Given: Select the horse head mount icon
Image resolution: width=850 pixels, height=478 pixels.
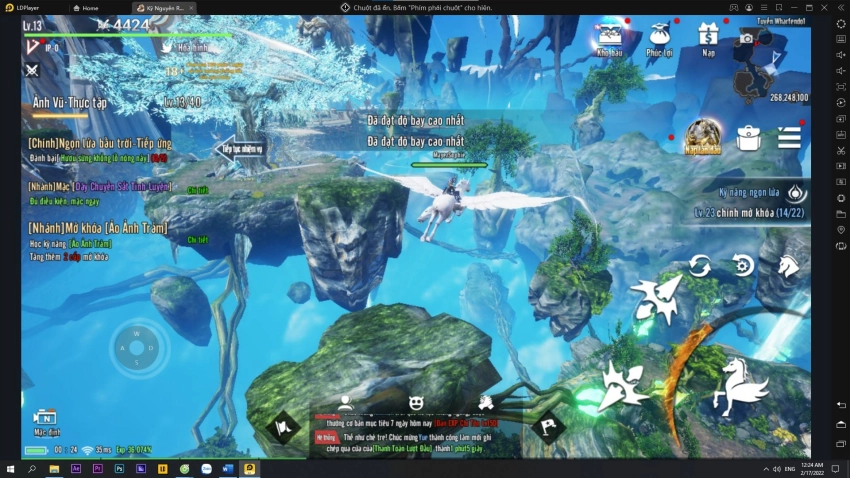Looking at the screenshot, I should (788, 266).
